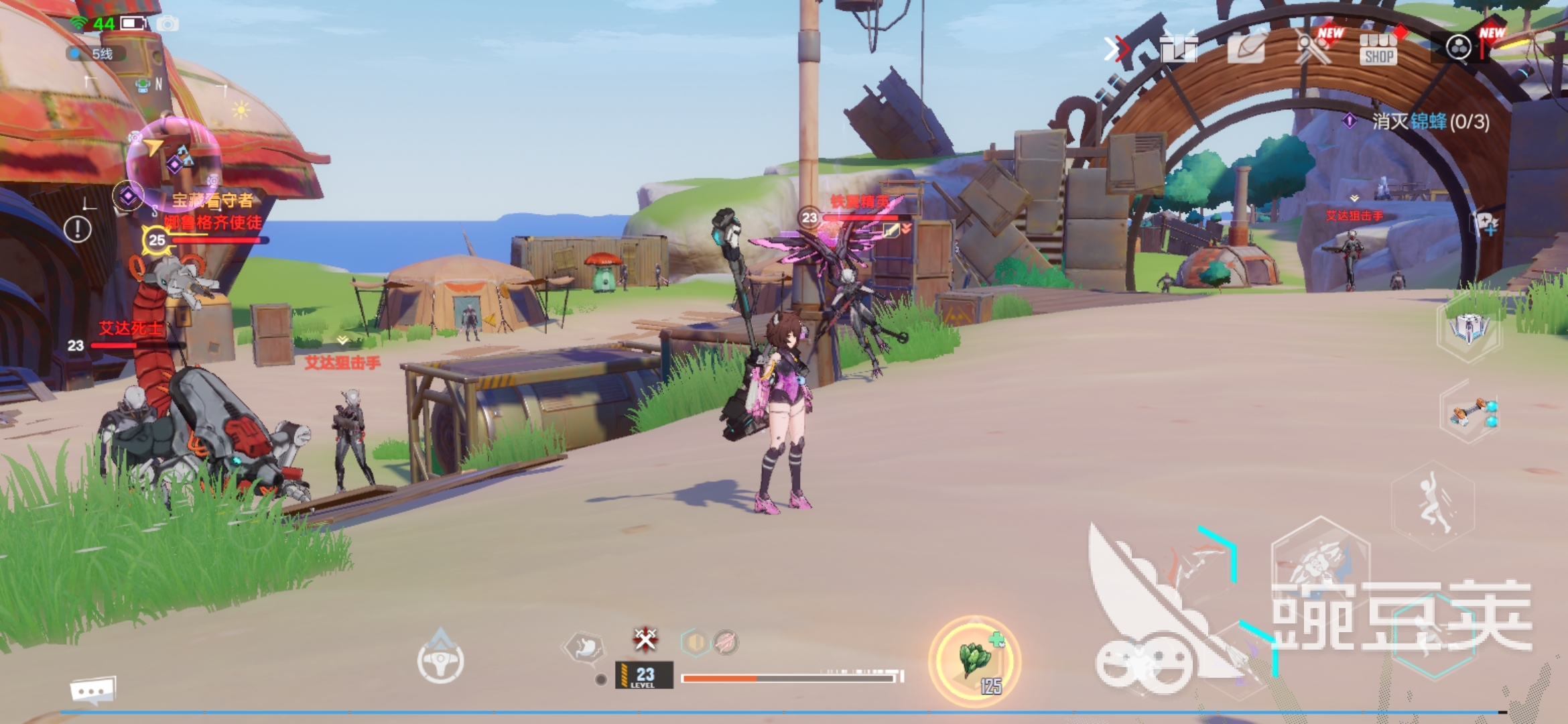
Task: Open the three-hexagon circle icon marked NEW
Action: pyautogui.click(x=1459, y=48)
